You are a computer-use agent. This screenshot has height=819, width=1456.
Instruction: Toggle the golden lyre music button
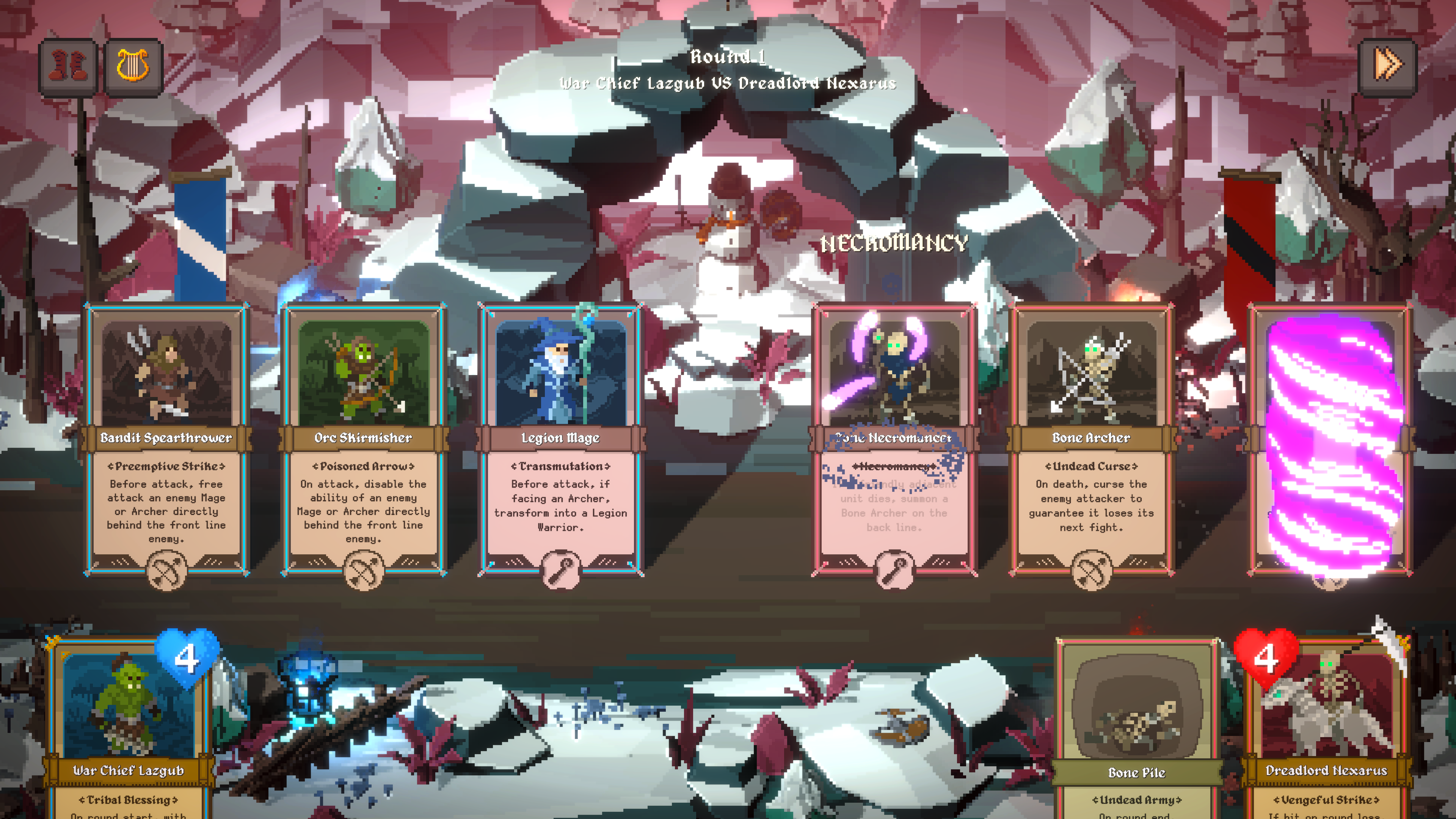point(133,67)
